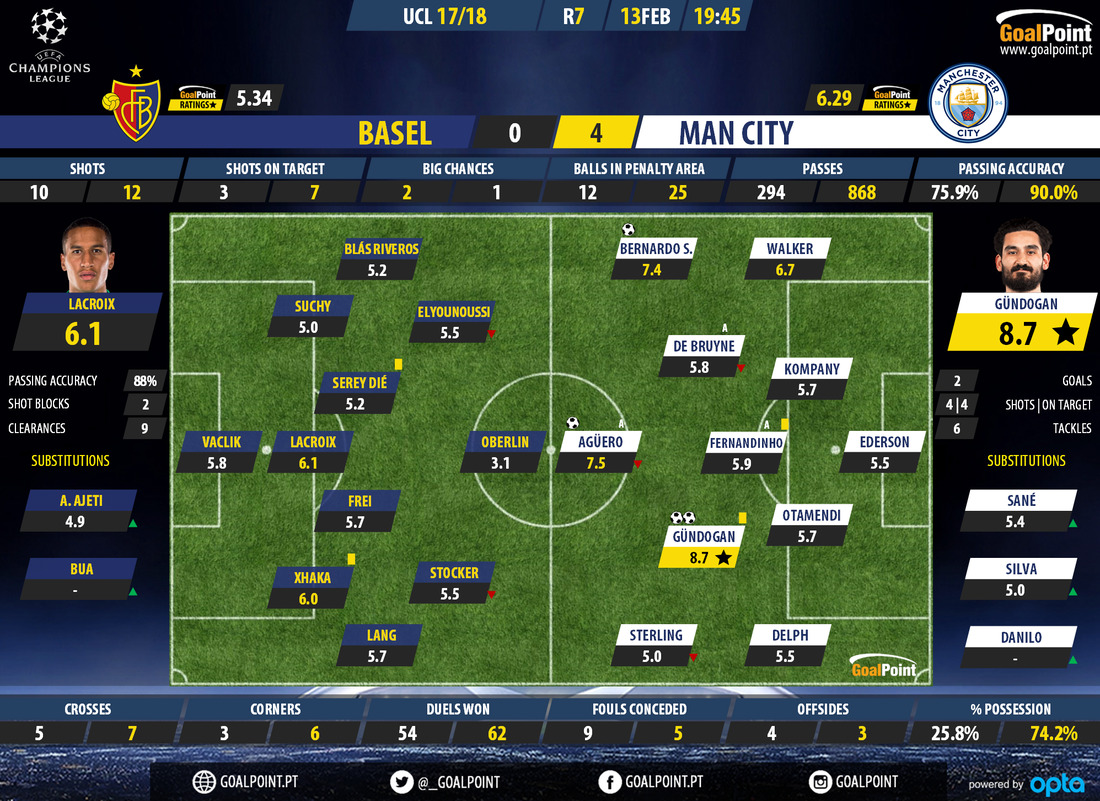Open the @_GOALPOINT Twitter link
Screen dimensions: 1100x801
coord(446,782)
